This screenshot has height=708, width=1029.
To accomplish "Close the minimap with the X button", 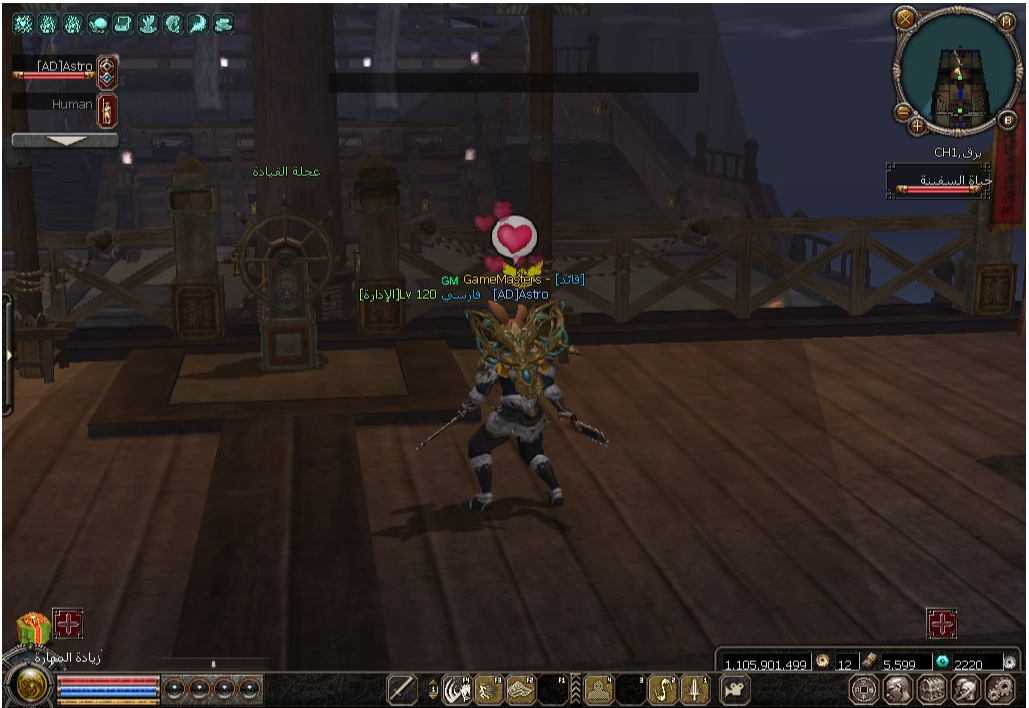I will [906, 19].
